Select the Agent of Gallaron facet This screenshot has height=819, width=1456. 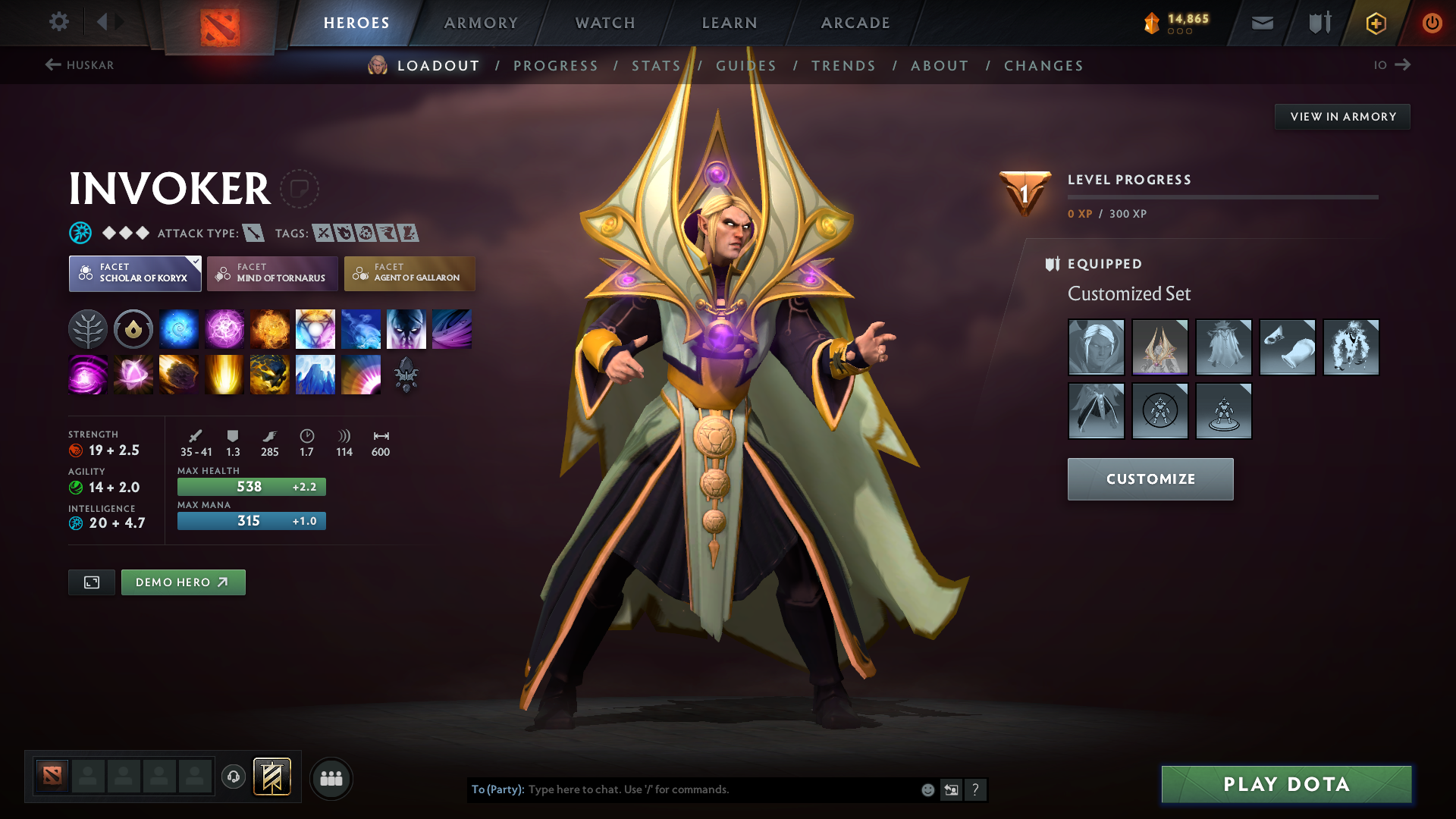[409, 273]
